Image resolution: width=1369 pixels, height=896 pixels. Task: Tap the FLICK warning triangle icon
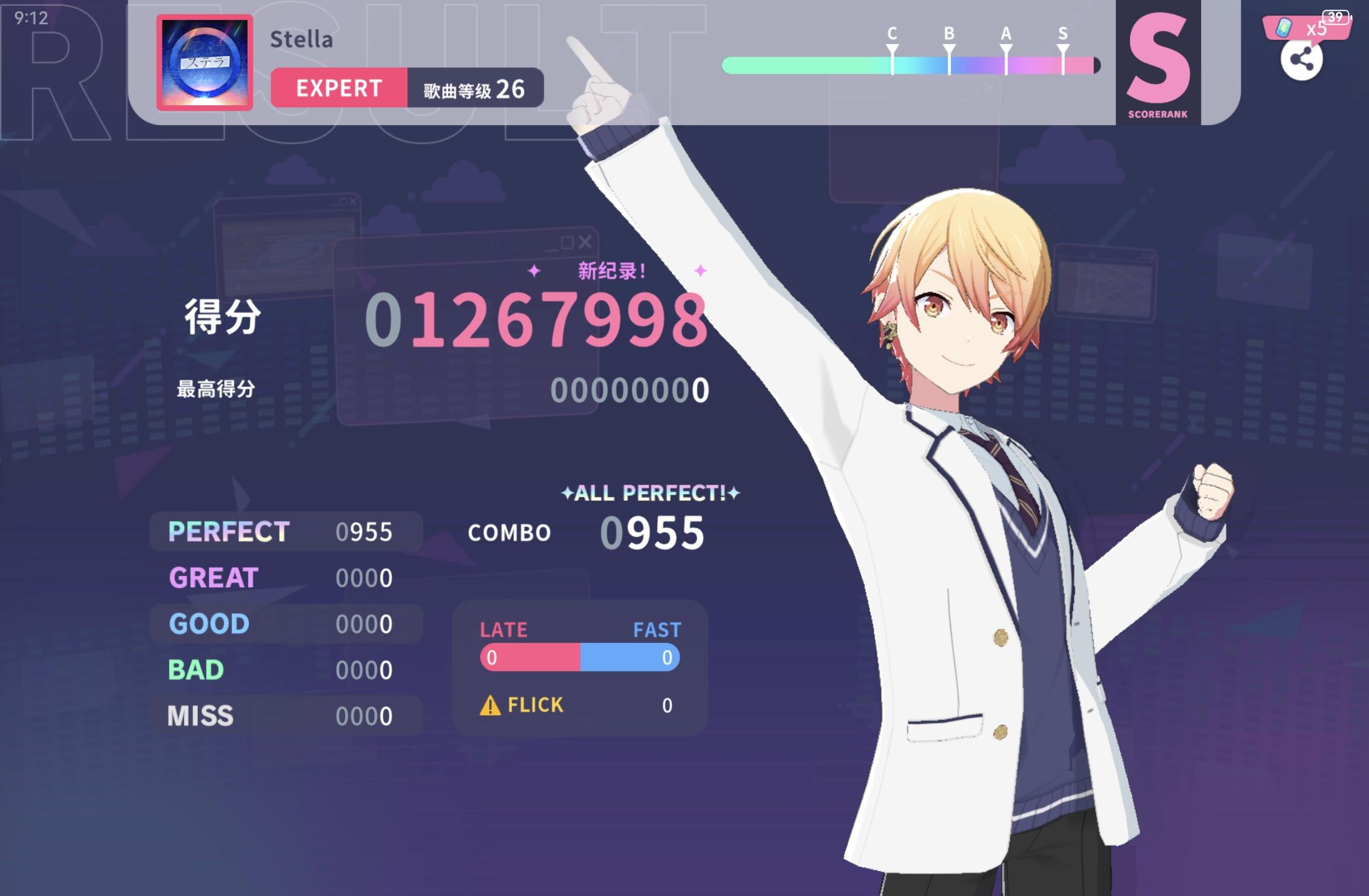(489, 705)
